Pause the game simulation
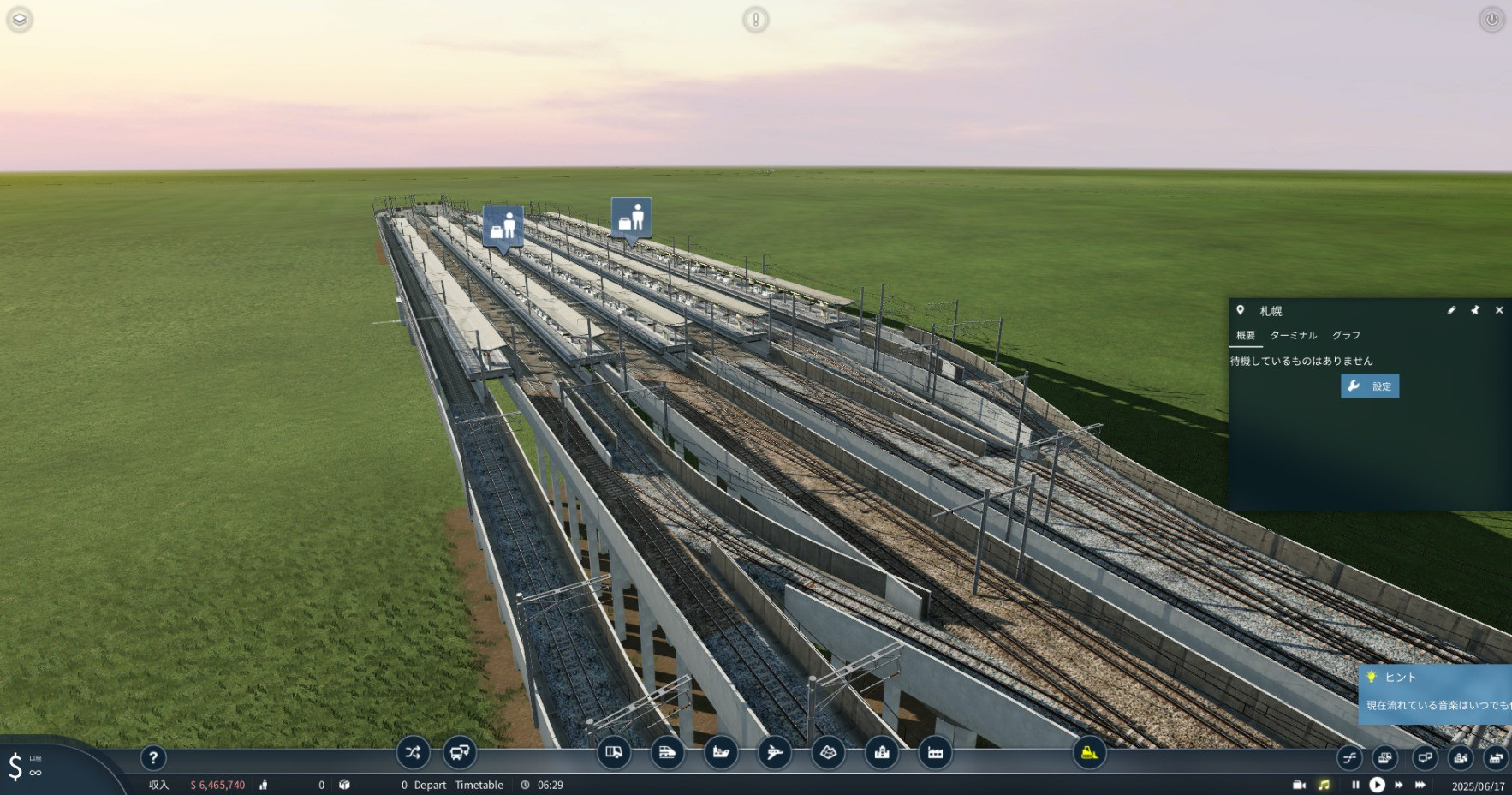Screen dimensions: 1512x795 click(x=1355, y=785)
